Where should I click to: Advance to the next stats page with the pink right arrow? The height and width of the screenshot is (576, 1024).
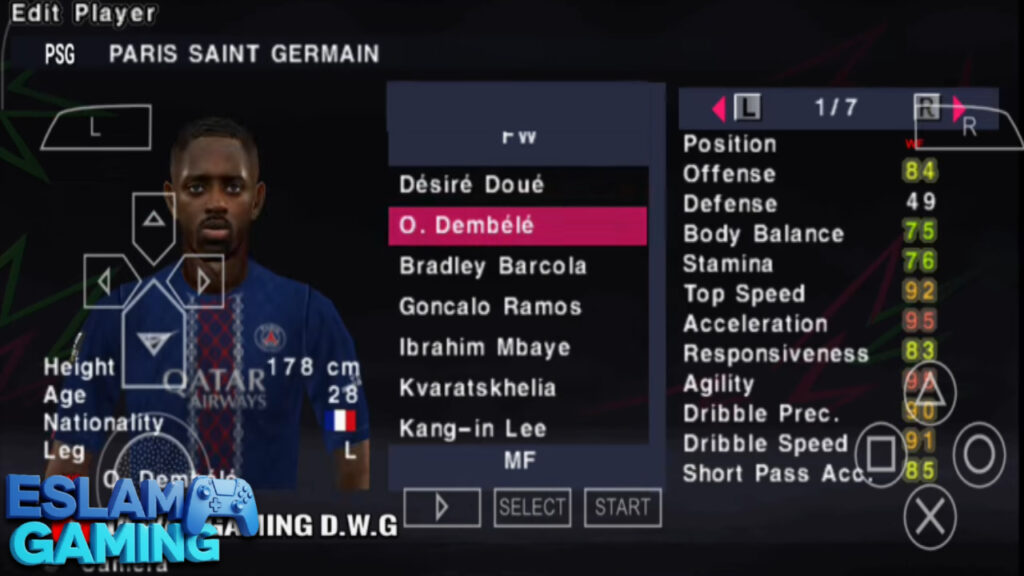(x=960, y=108)
